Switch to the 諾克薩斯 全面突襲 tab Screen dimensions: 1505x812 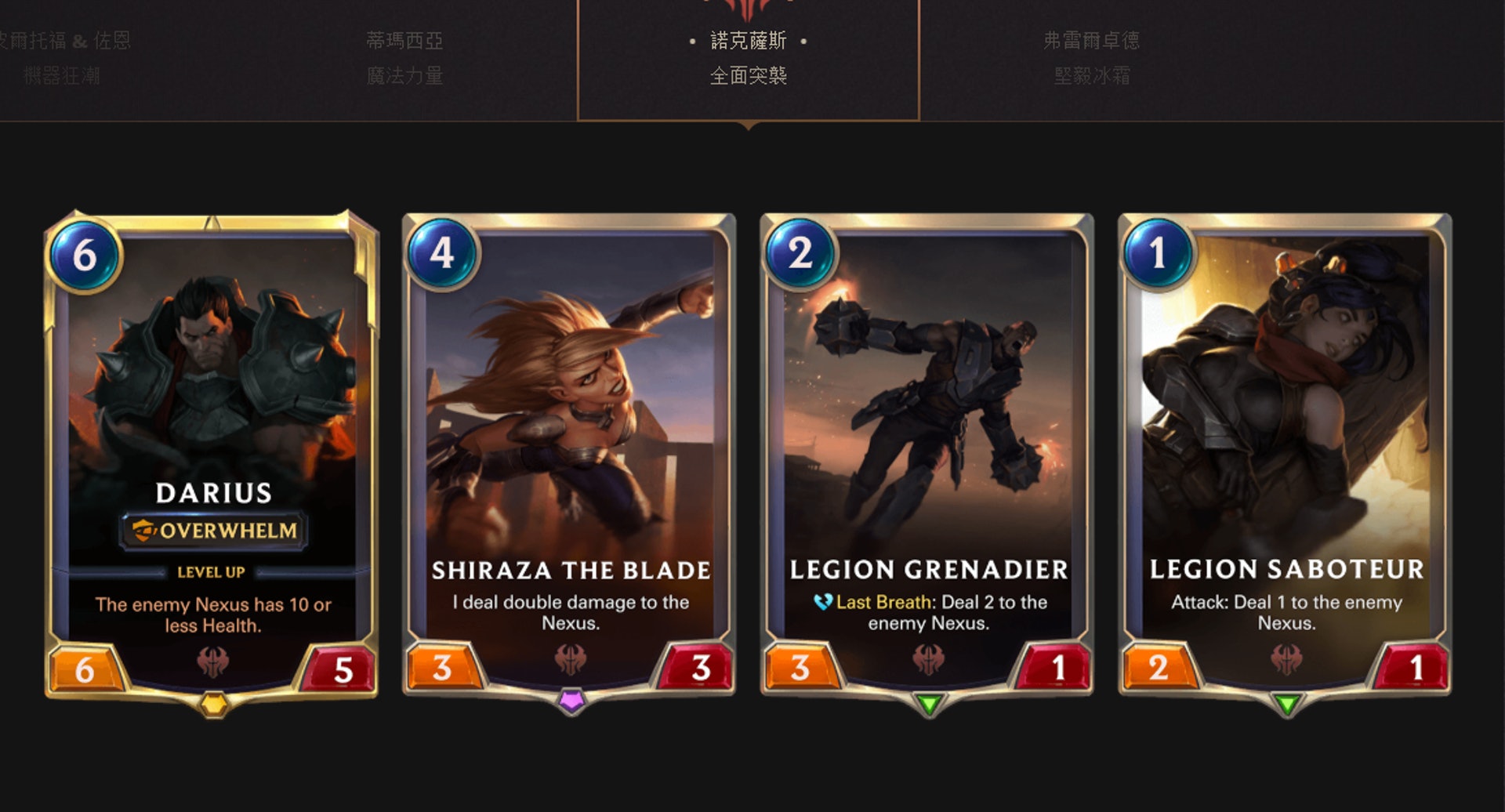748,58
